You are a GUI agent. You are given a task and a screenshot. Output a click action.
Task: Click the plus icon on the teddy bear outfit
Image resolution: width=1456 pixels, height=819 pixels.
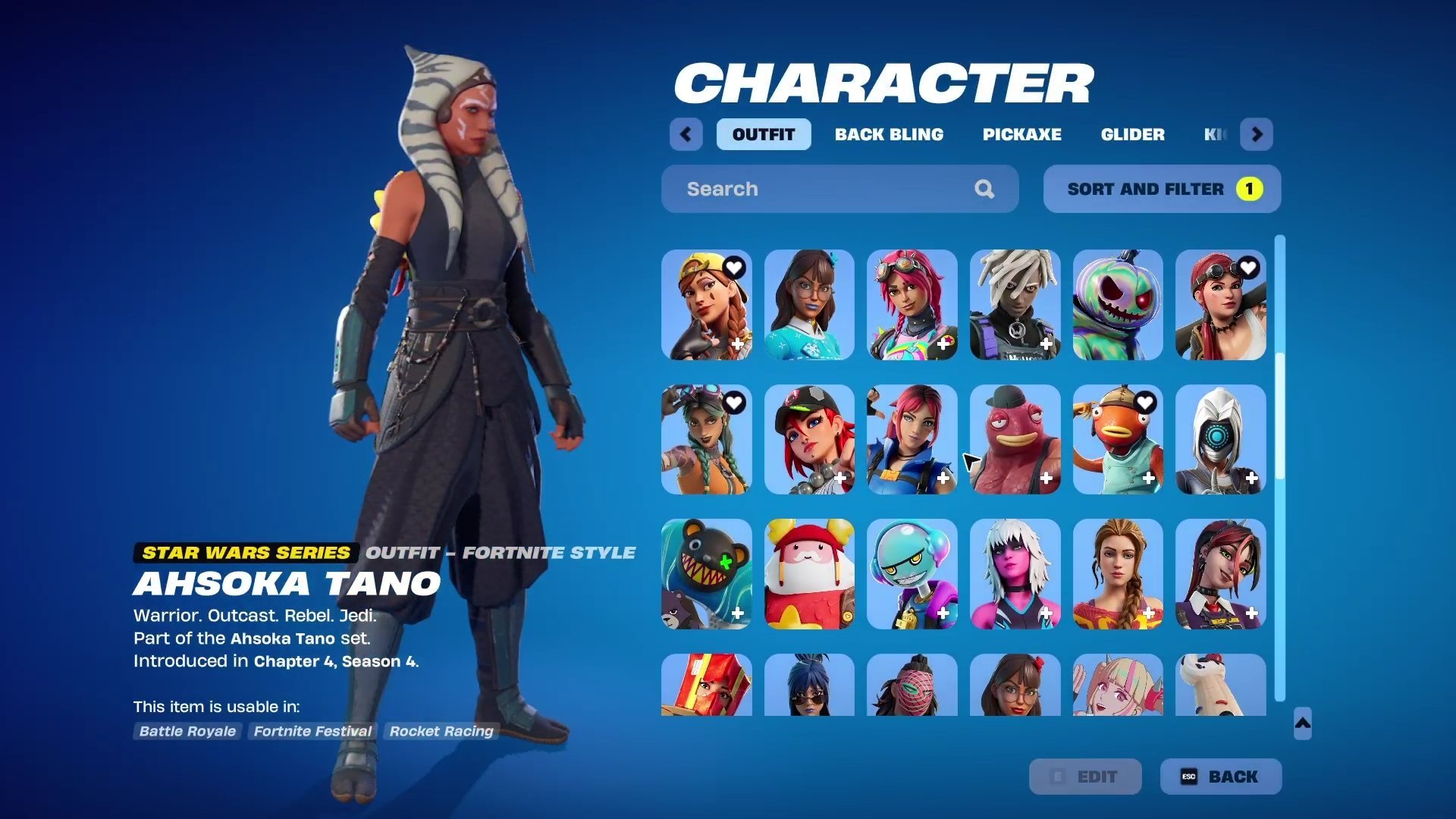[x=739, y=613]
